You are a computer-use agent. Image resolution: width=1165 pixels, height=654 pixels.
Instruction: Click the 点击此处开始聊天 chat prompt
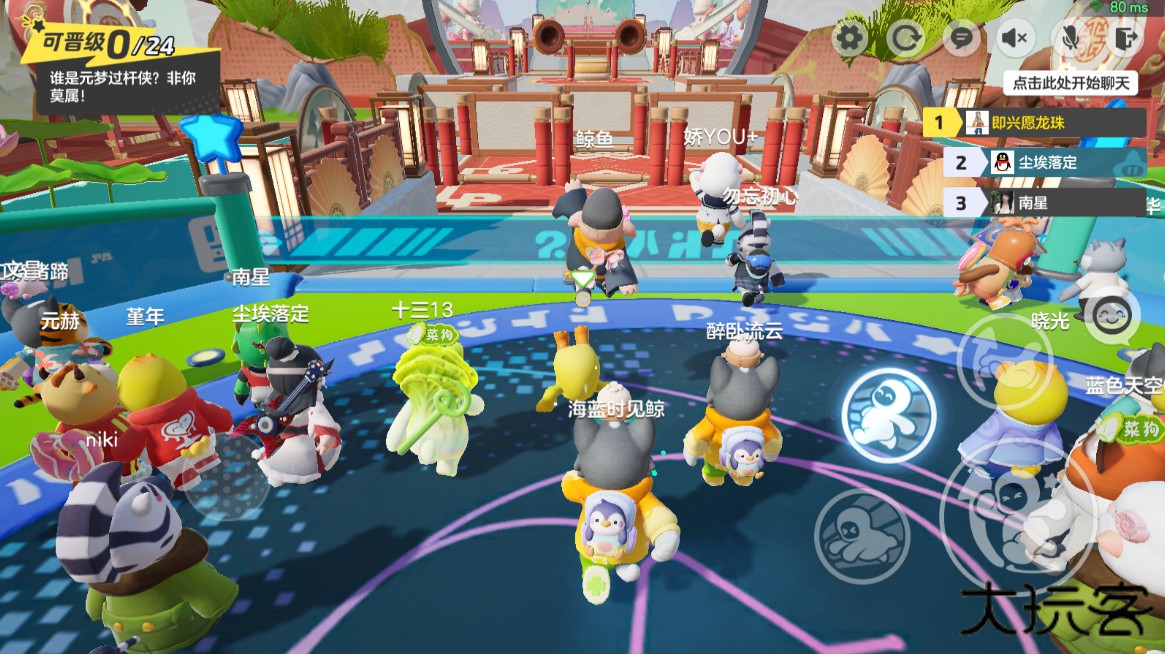tap(1070, 83)
